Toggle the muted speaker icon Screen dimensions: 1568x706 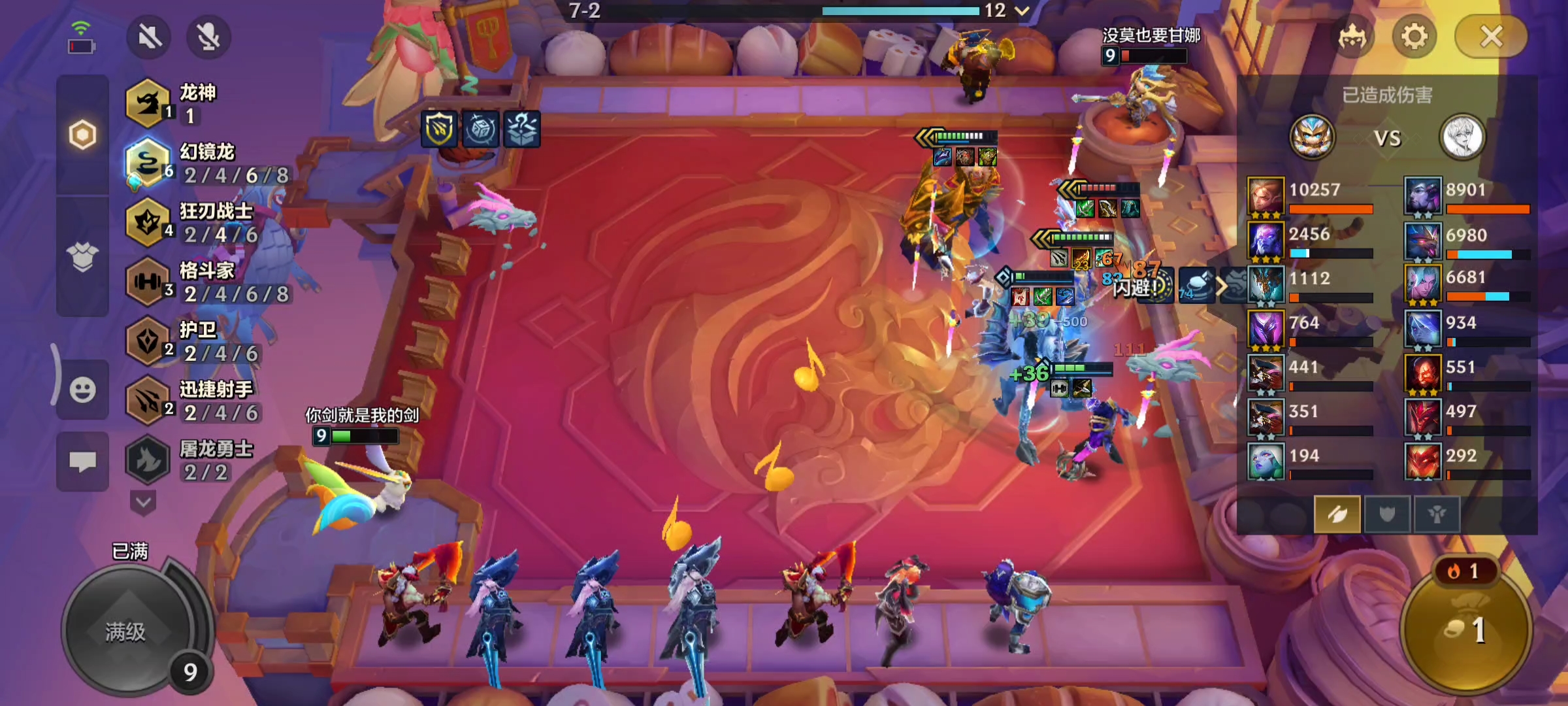point(149,37)
